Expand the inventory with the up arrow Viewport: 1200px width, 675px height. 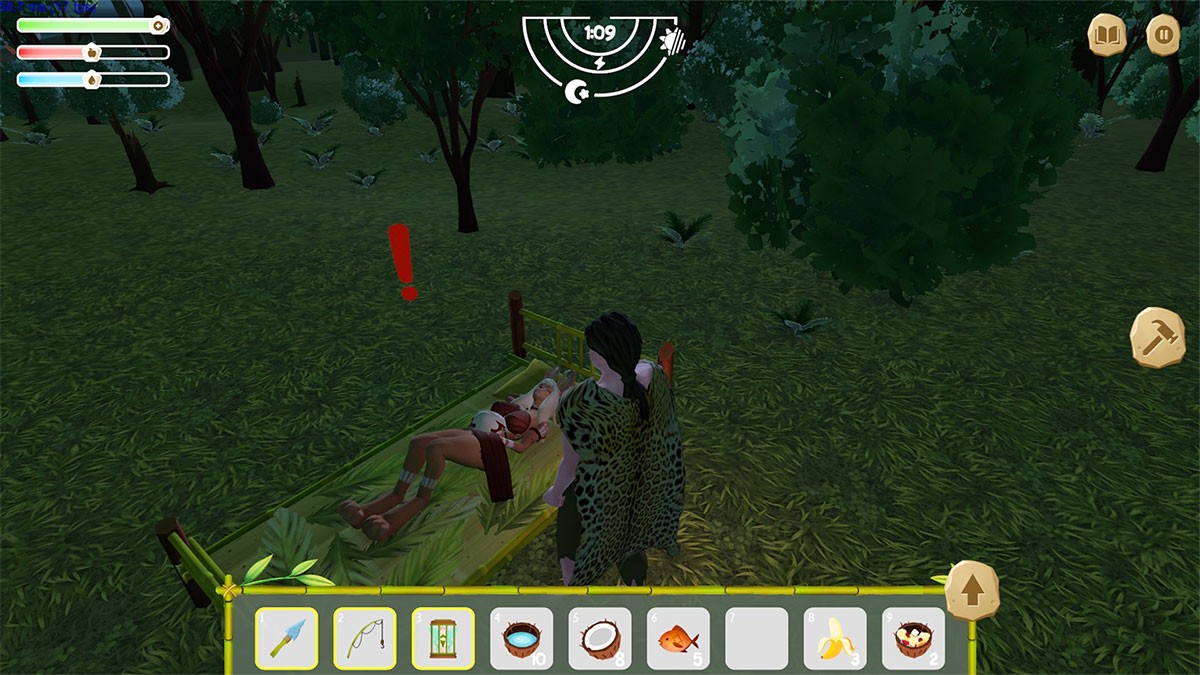(972, 592)
